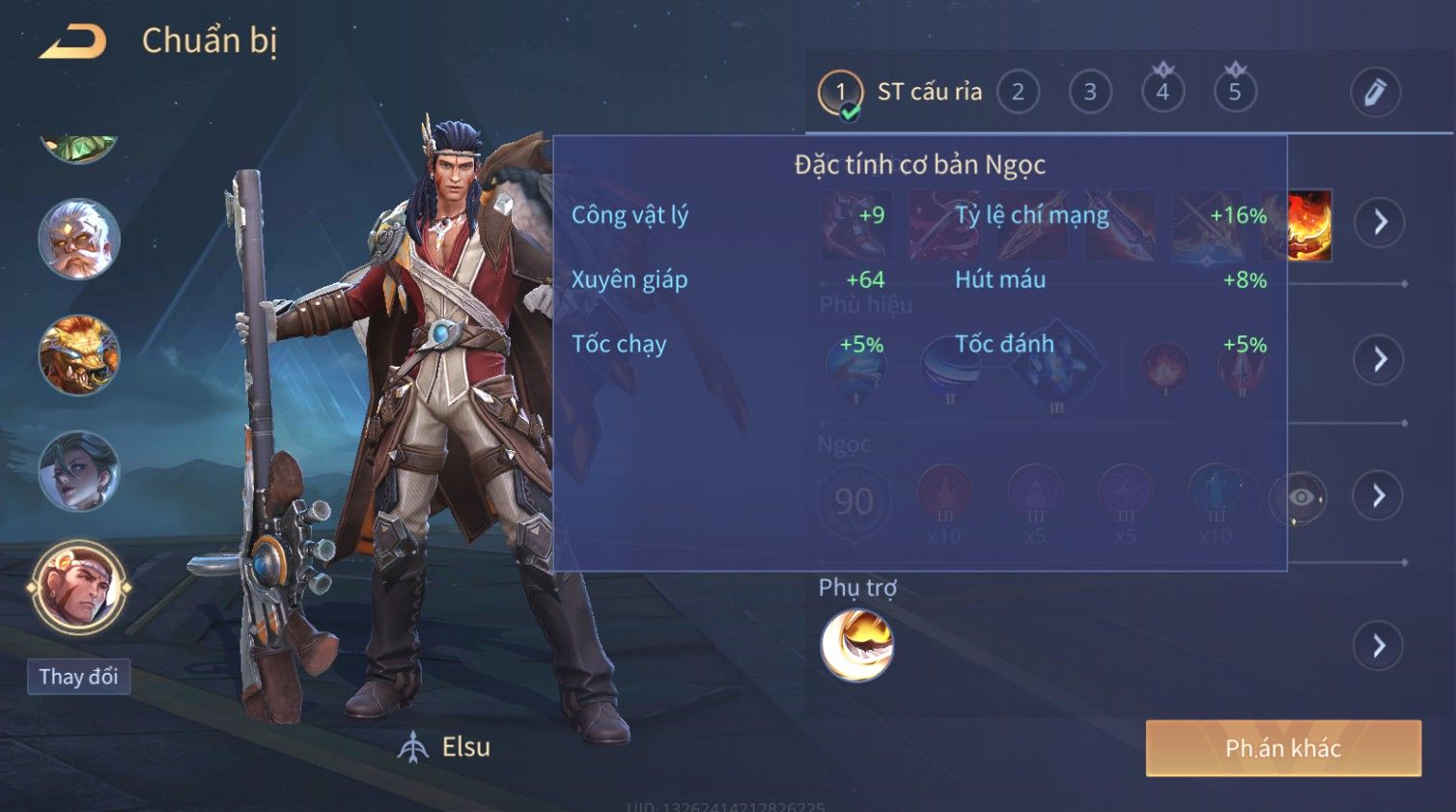This screenshot has width=1456, height=812.
Task: Edit the loadout name with the pencil
Action: tap(1374, 93)
